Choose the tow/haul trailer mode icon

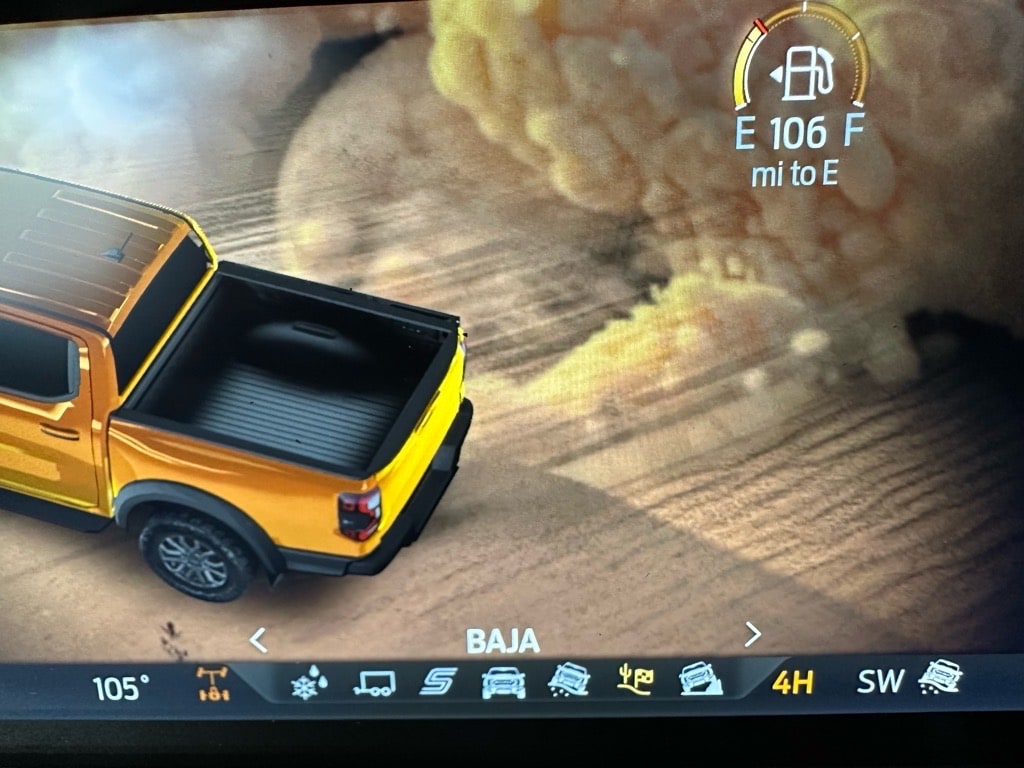pyautogui.click(x=374, y=683)
